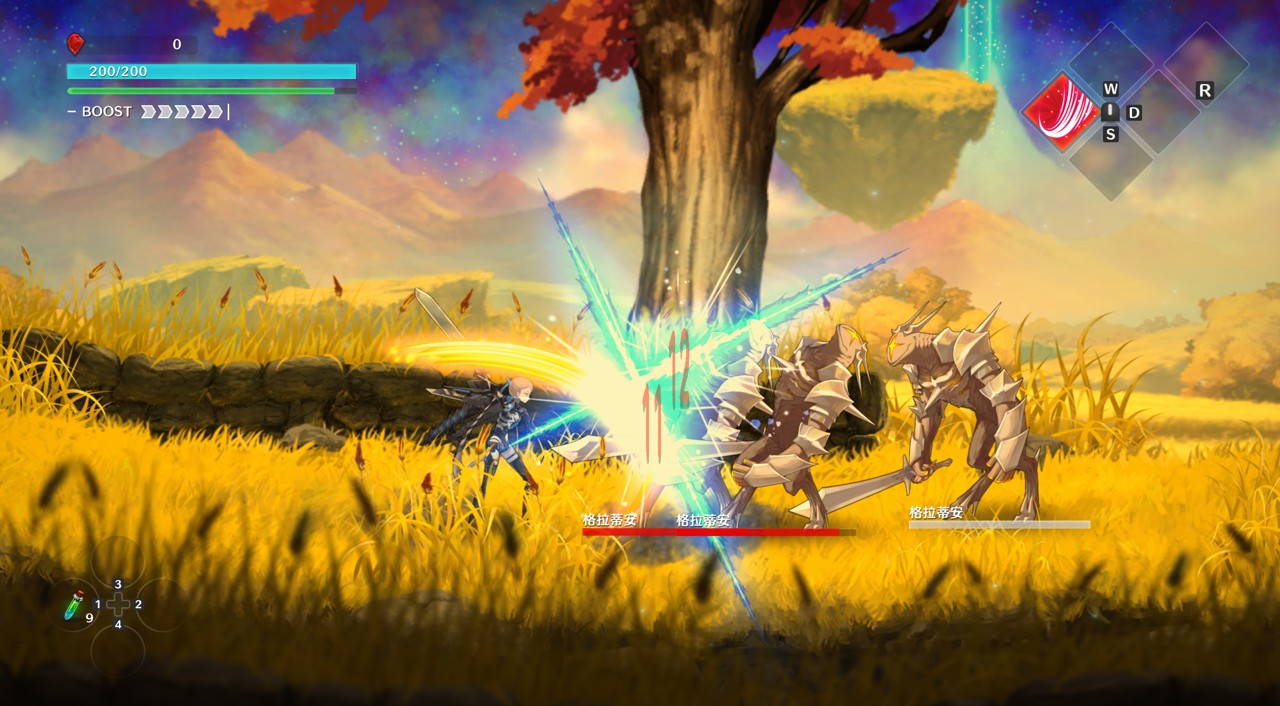Use the green potion vial item
Viewport: 1280px width, 706px height.
(x=75, y=603)
